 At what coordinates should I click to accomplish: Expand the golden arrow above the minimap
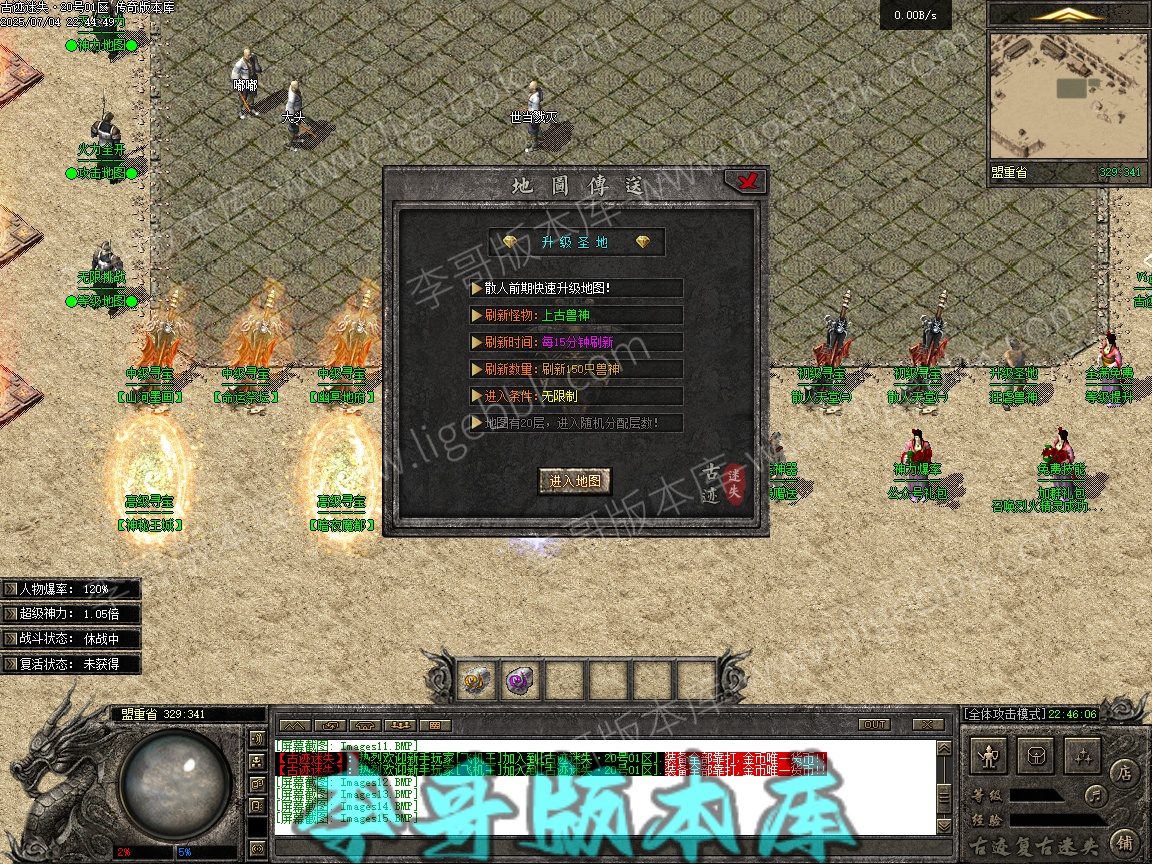pyautogui.click(x=1069, y=14)
